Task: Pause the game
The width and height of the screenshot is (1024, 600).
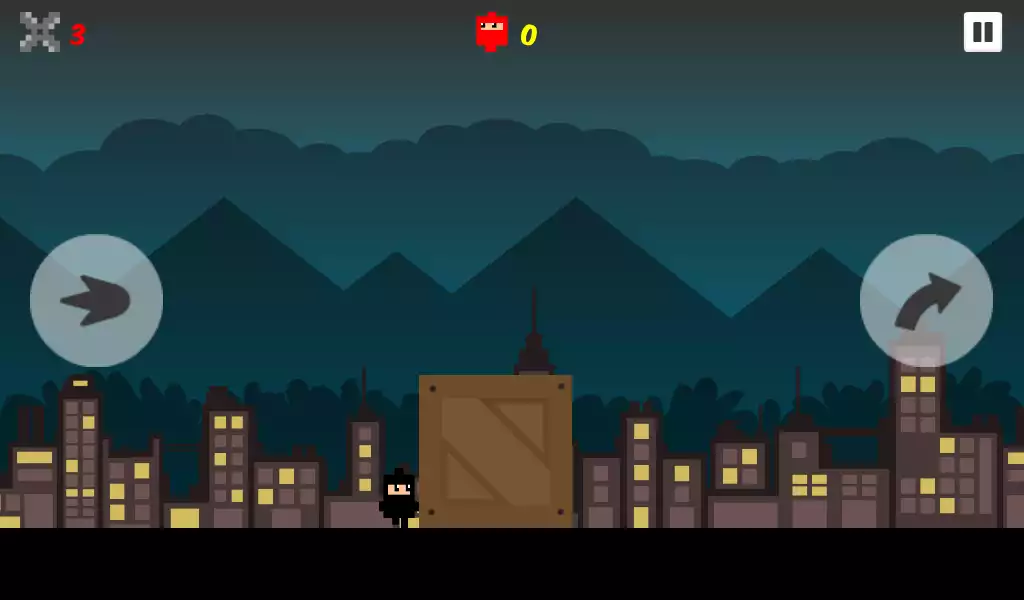Action: [982, 32]
